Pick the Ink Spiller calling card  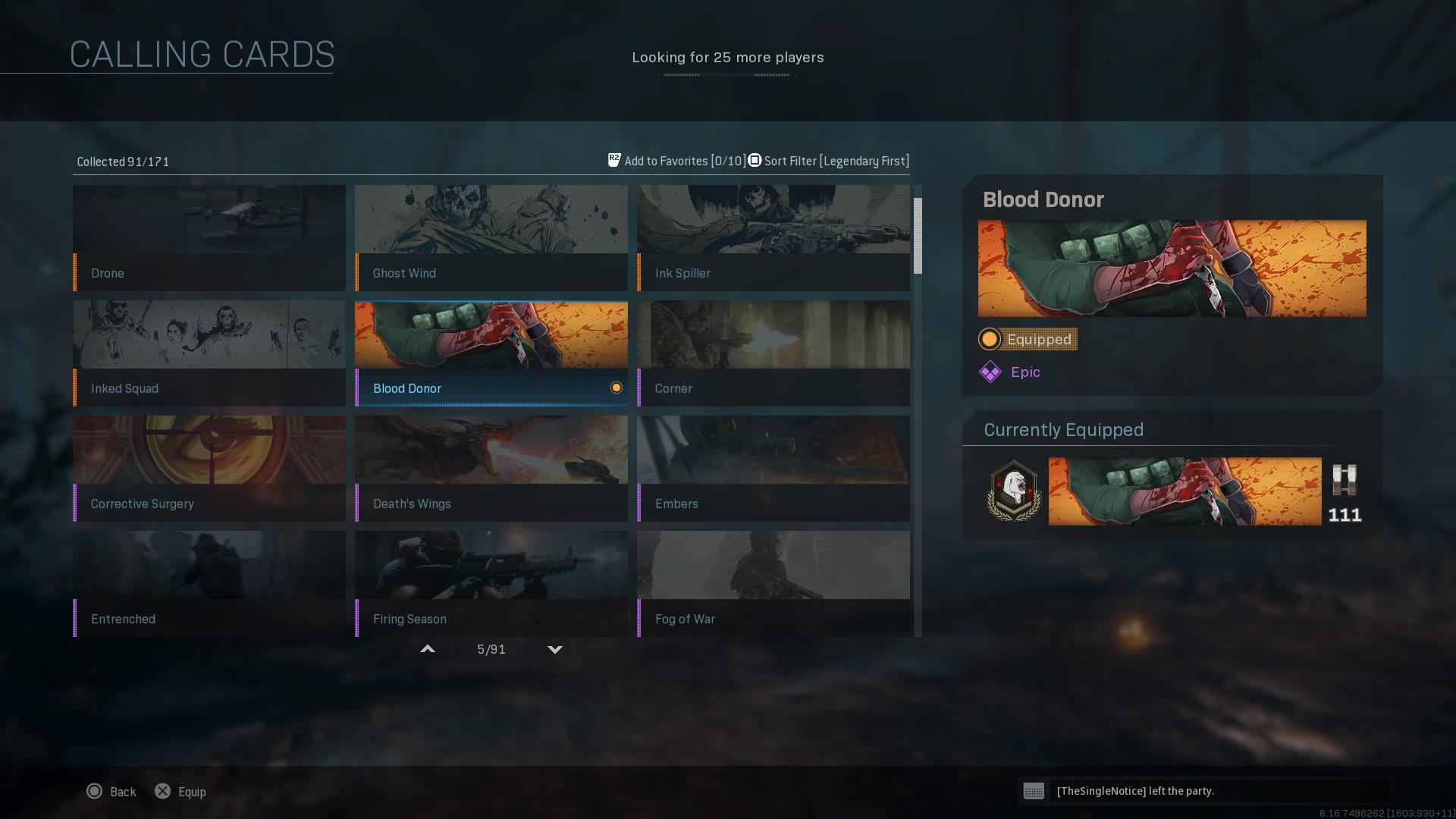pyautogui.click(x=773, y=238)
